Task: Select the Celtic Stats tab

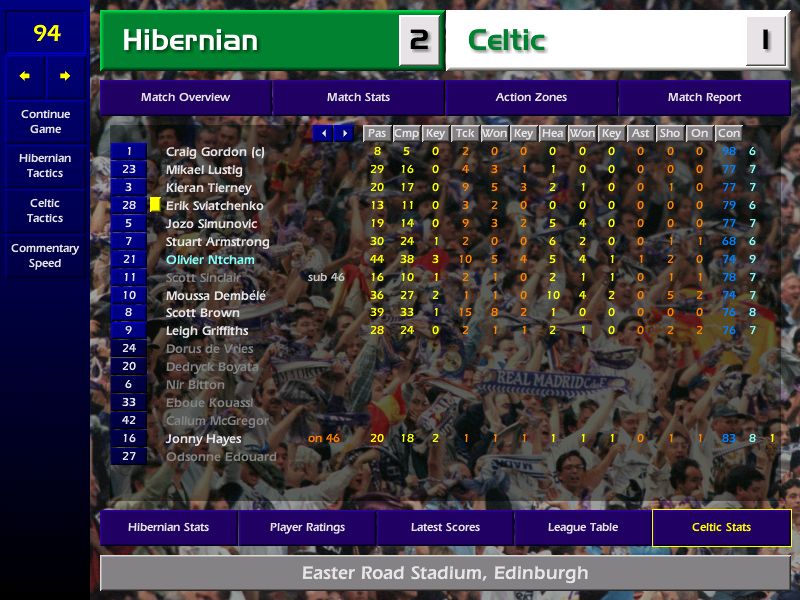Action: coord(721,527)
